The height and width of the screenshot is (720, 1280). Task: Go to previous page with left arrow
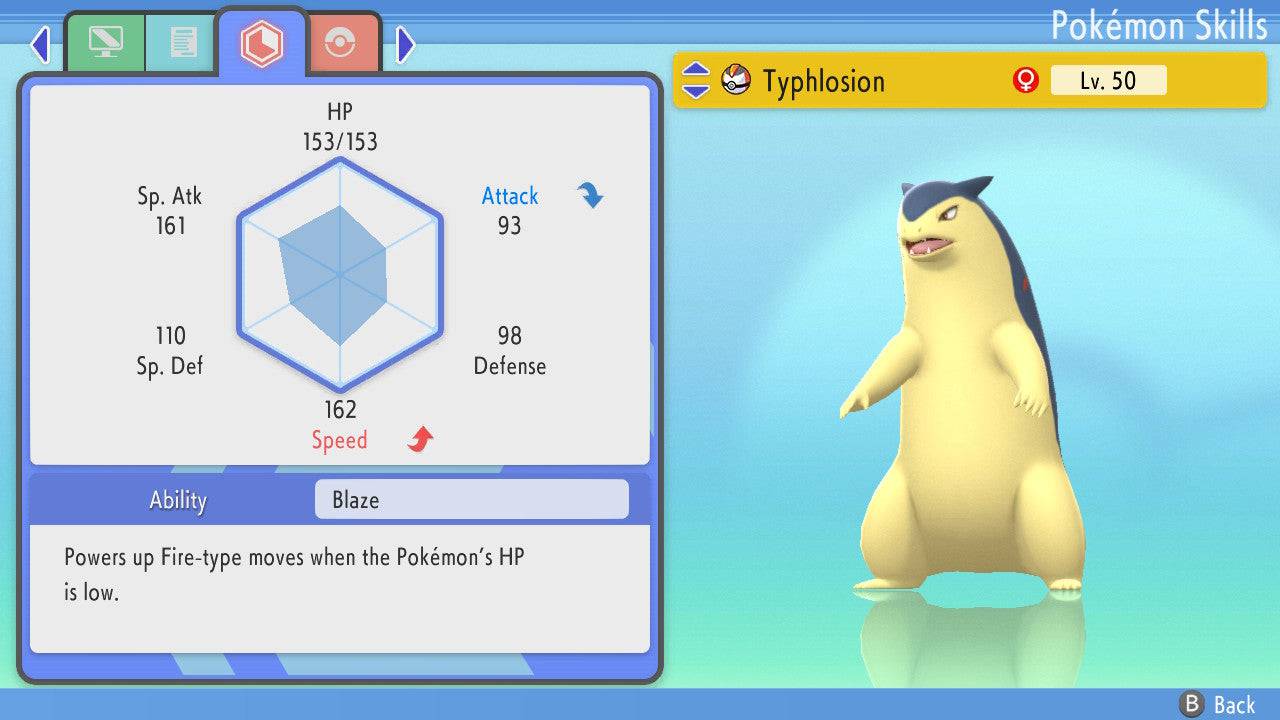[40, 44]
